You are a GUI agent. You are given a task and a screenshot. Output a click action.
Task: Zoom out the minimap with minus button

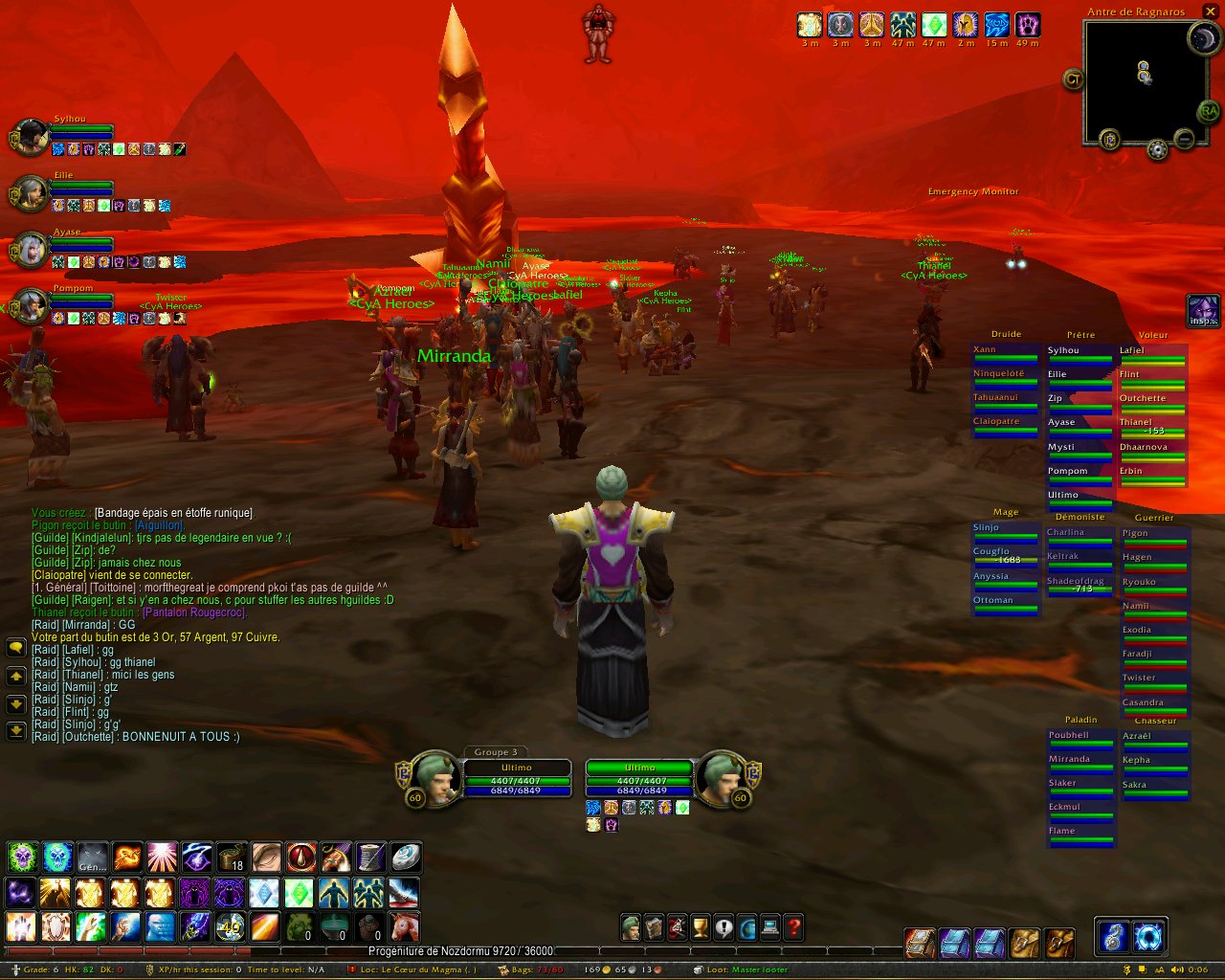(1184, 140)
